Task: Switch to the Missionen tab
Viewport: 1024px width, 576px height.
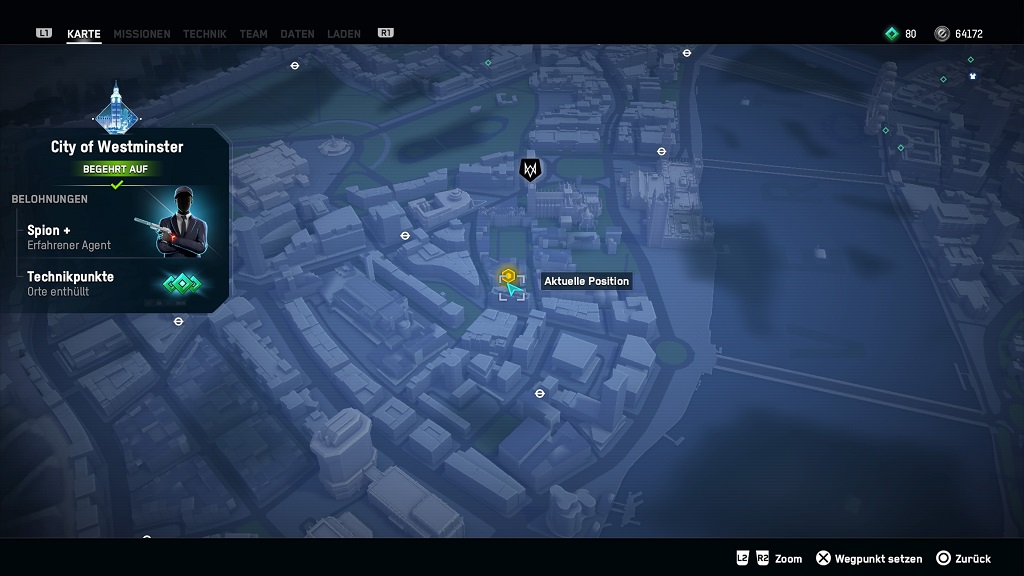Action: [141, 34]
